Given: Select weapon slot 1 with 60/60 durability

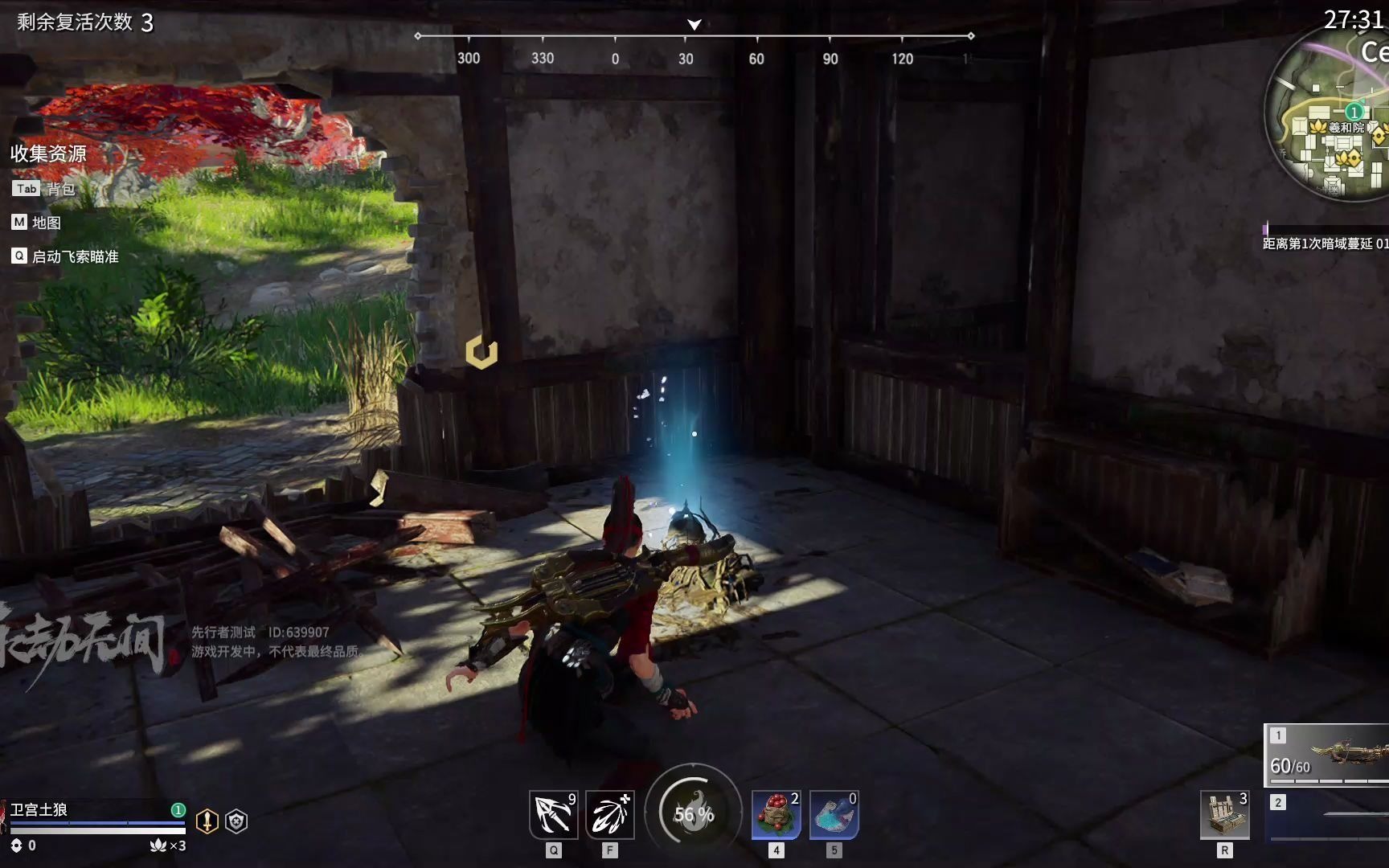Looking at the screenshot, I should point(1328,754).
